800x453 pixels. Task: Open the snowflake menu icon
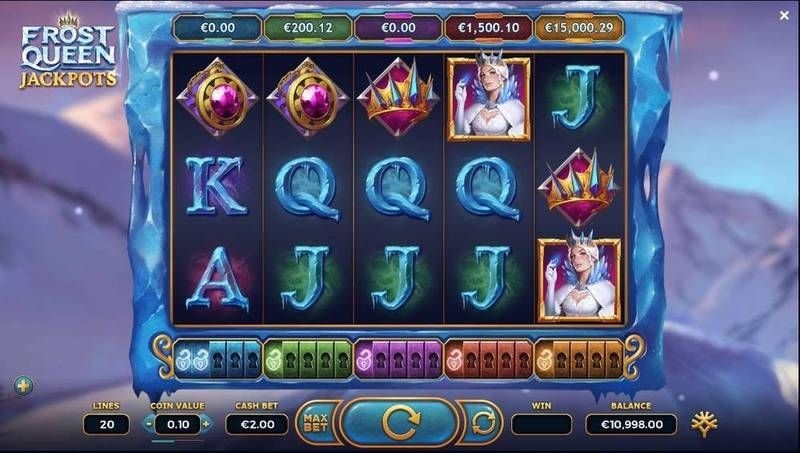tap(710, 423)
